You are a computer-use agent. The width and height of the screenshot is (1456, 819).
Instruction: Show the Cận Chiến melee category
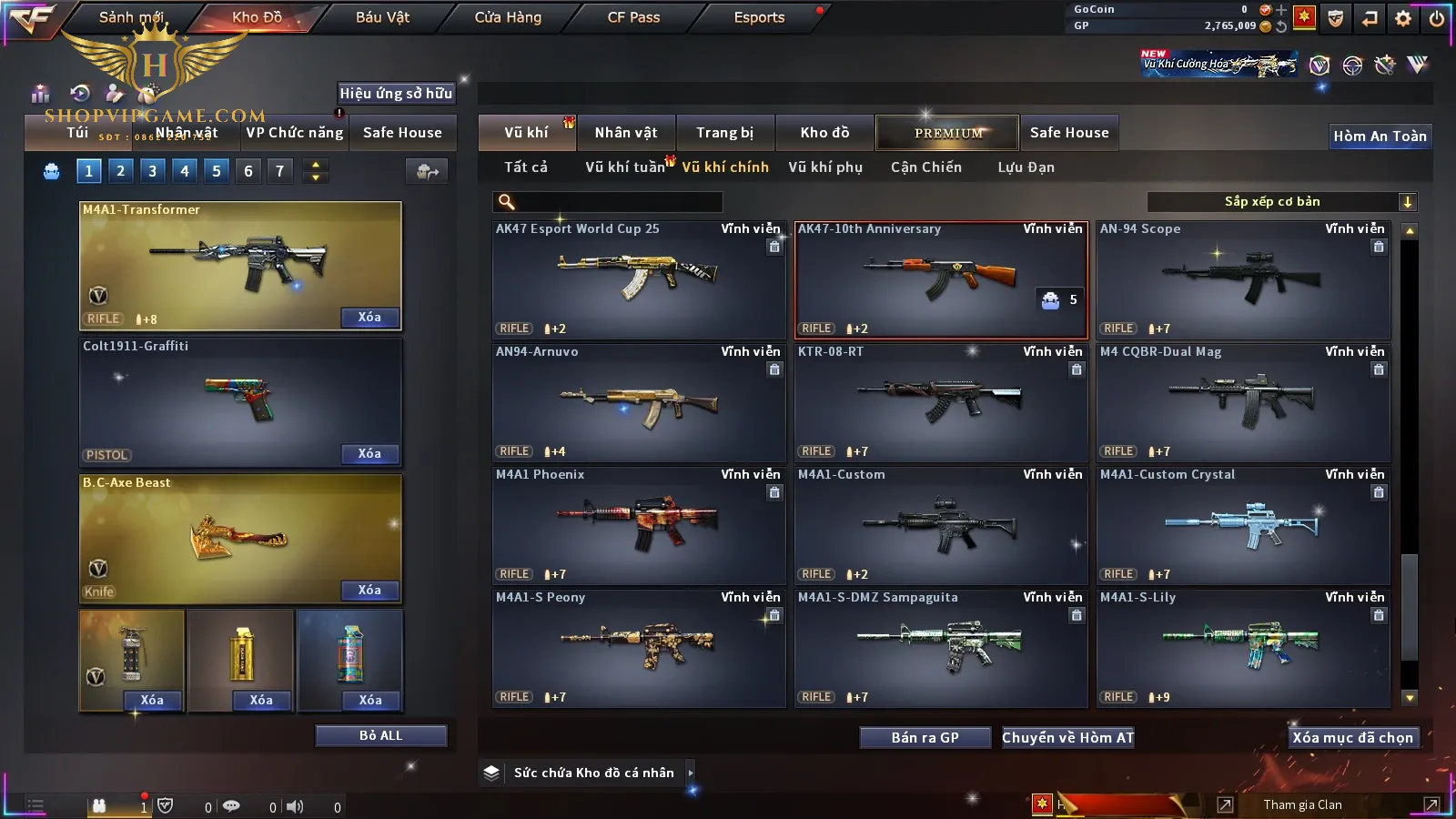[925, 167]
